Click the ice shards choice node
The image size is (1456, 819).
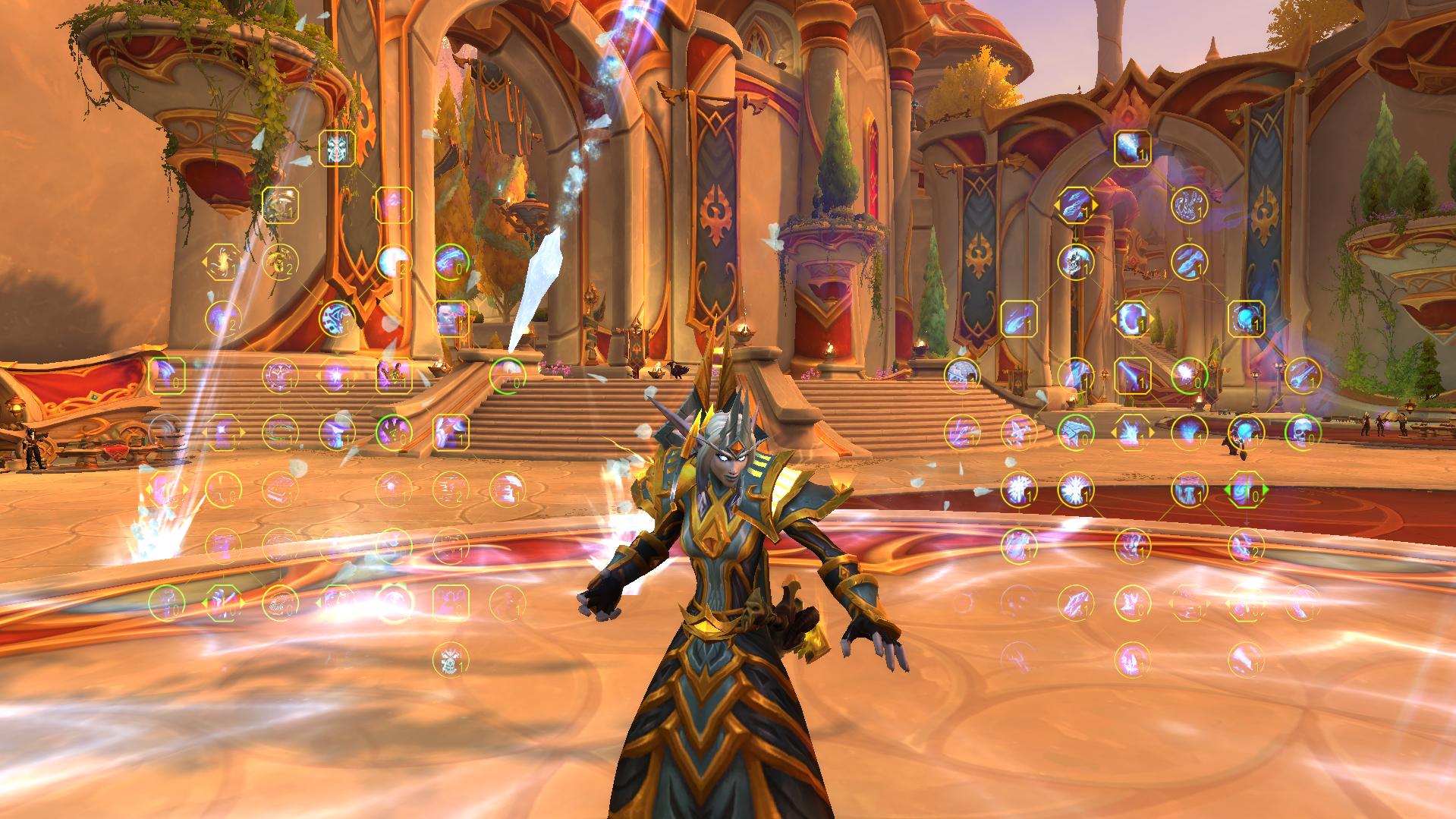(1075, 205)
